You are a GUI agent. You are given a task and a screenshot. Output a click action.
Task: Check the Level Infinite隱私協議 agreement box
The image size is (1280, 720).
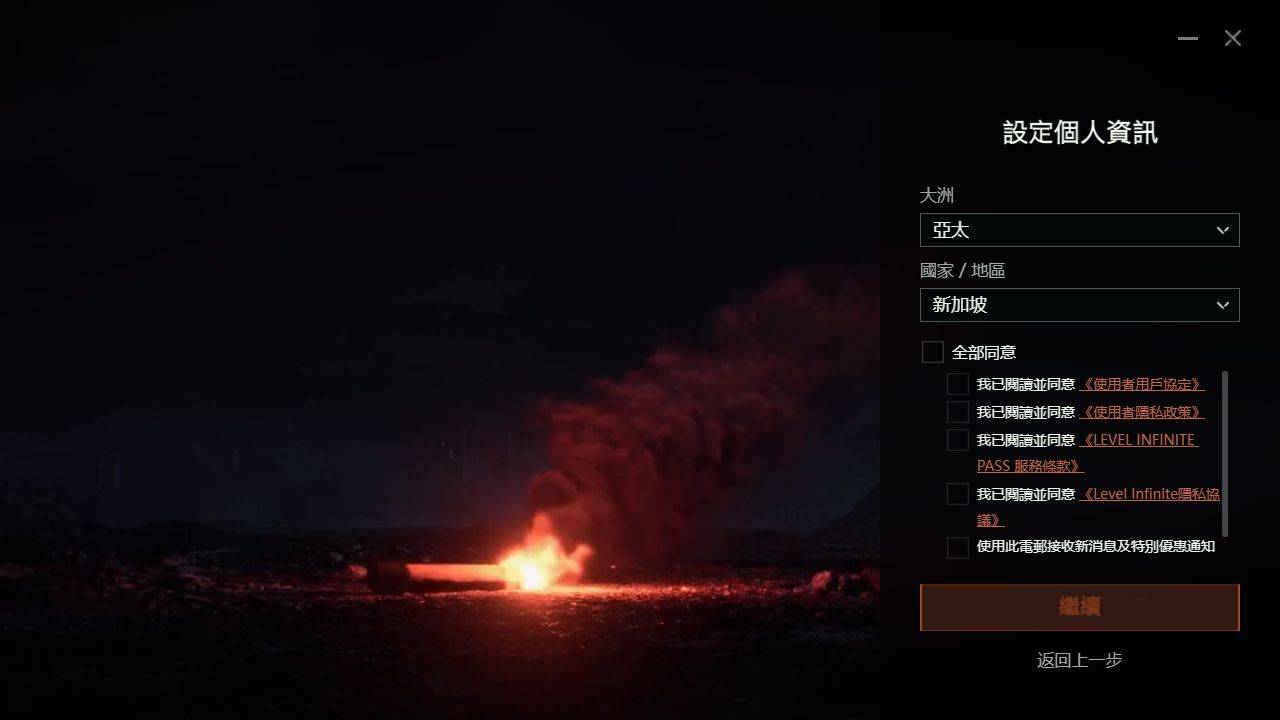pyautogui.click(x=958, y=494)
